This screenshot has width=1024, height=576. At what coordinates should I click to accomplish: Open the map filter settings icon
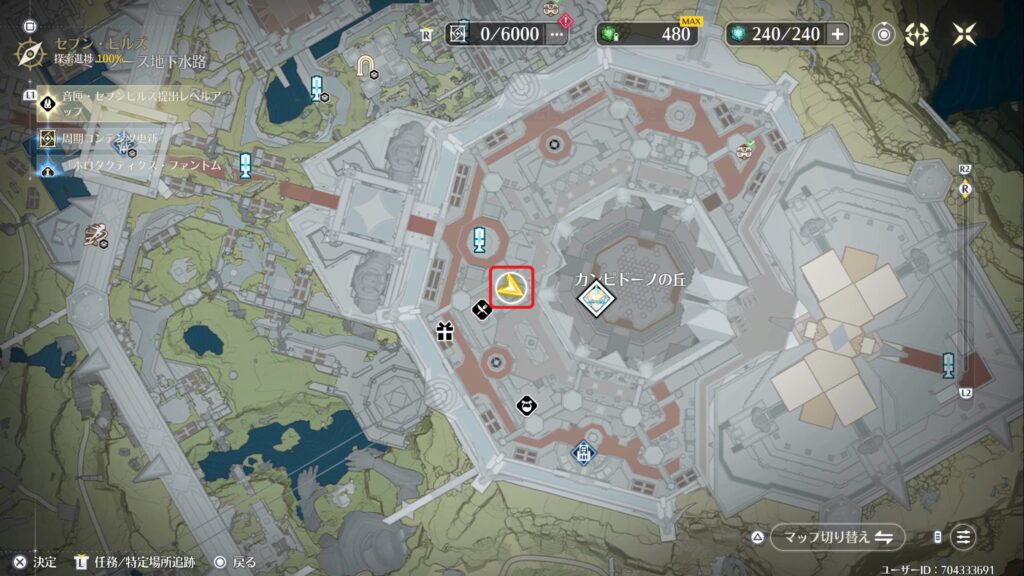point(963,537)
